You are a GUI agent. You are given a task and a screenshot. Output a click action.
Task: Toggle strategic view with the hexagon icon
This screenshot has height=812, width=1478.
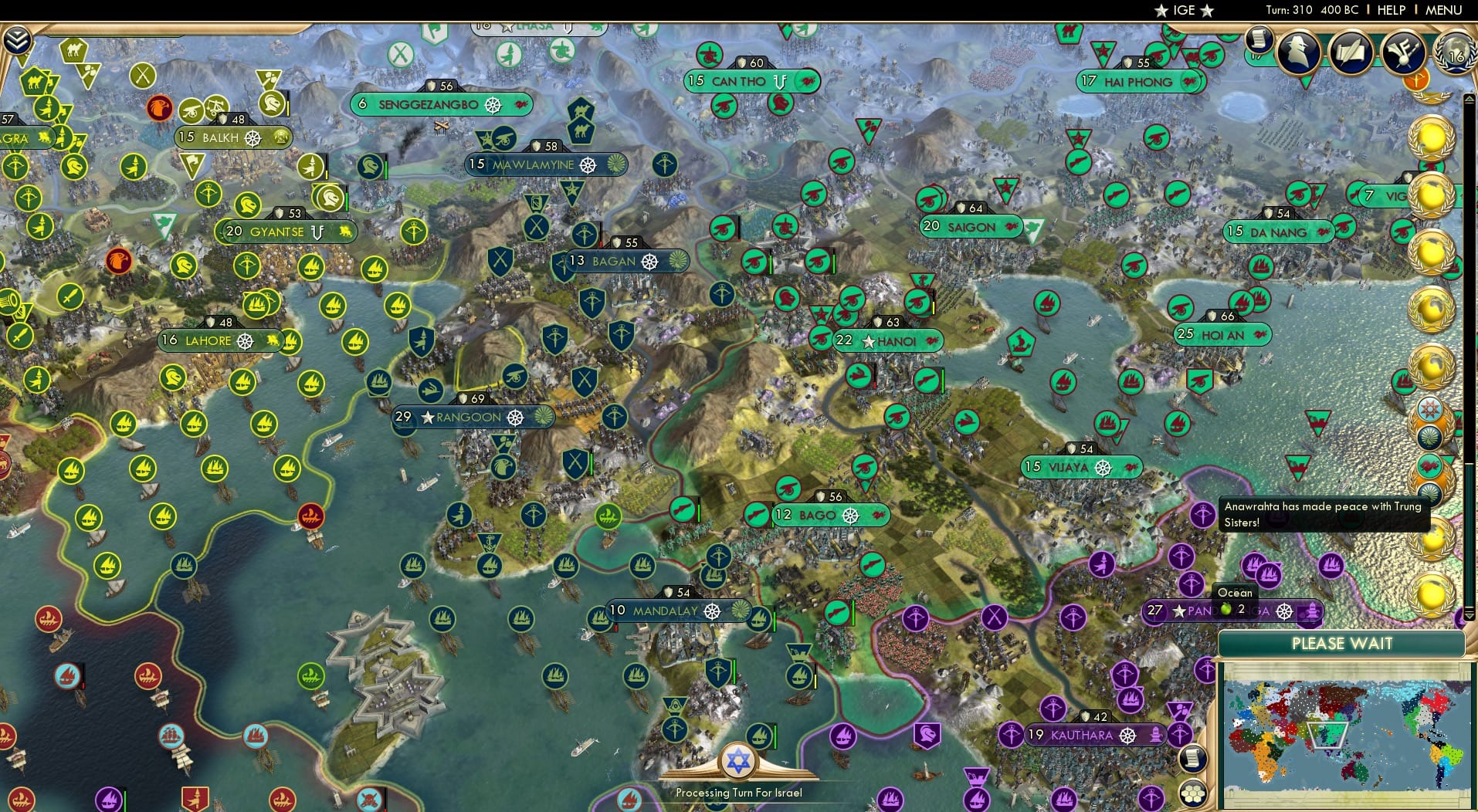click(x=1193, y=793)
